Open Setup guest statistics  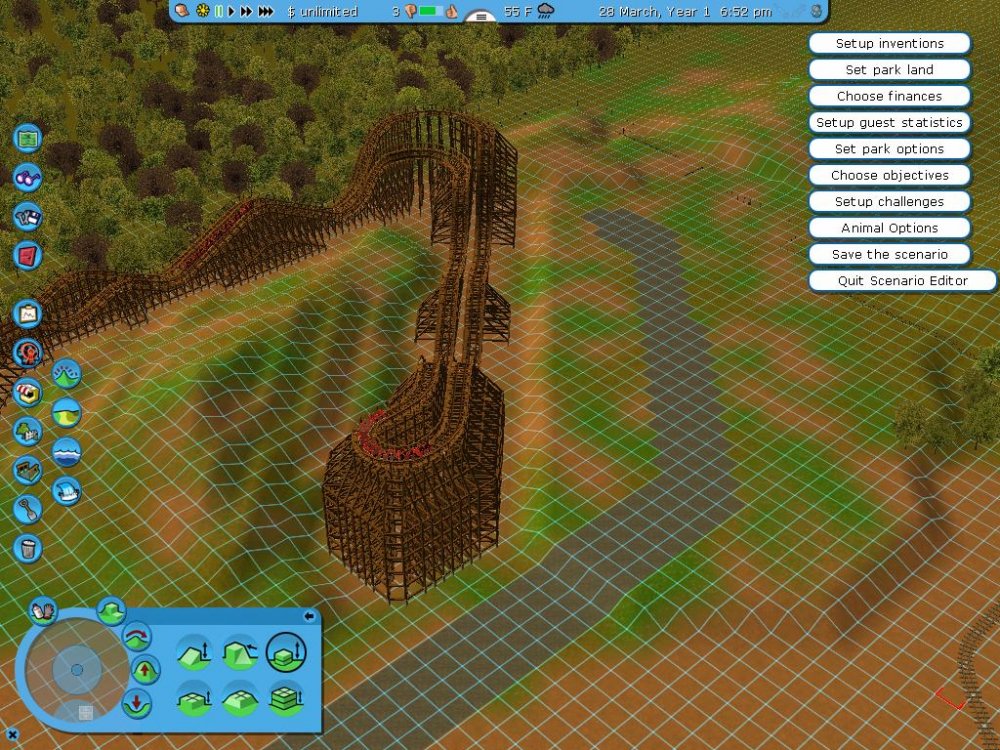[889, 123]
